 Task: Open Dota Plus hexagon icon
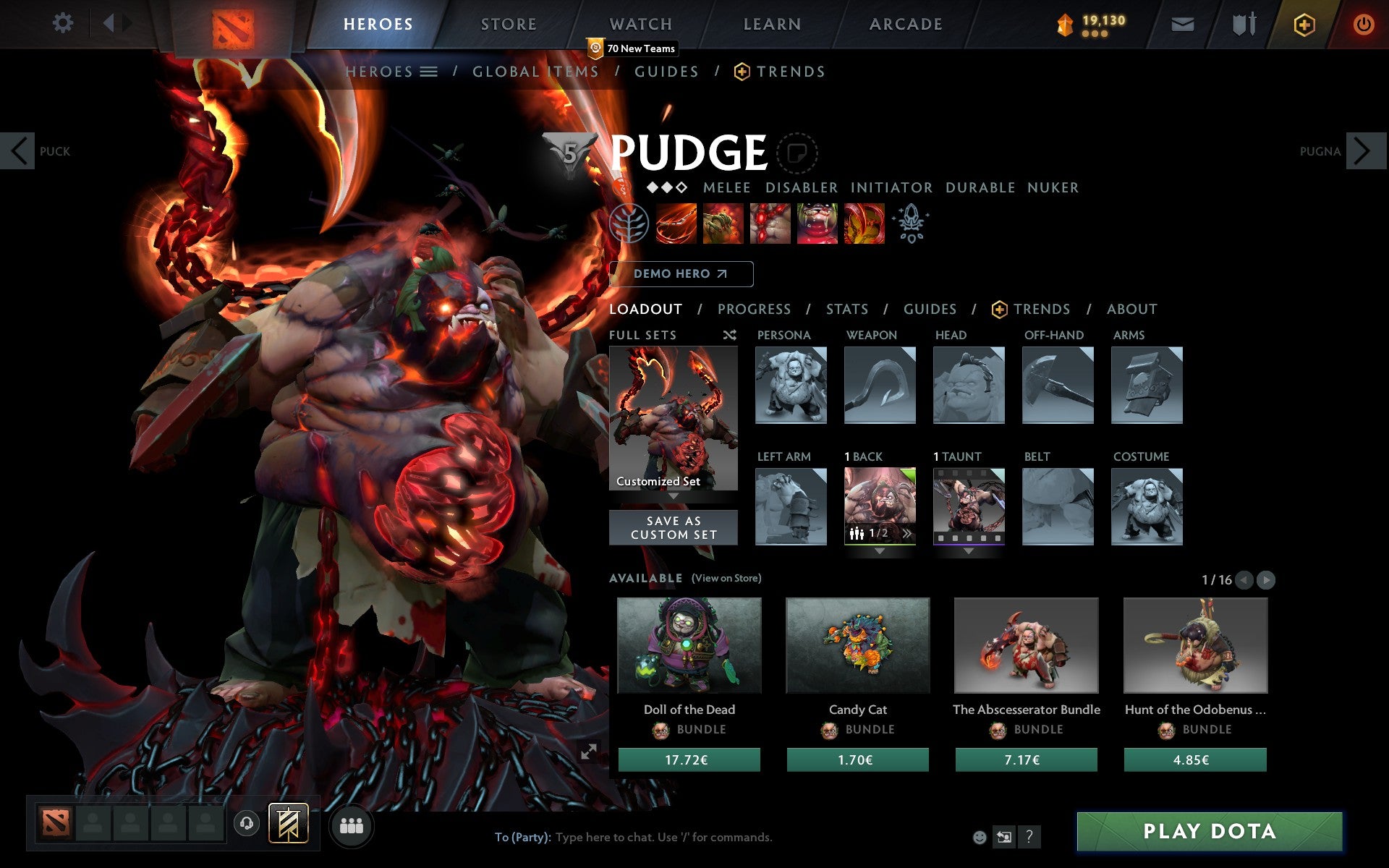point(1303,23)
